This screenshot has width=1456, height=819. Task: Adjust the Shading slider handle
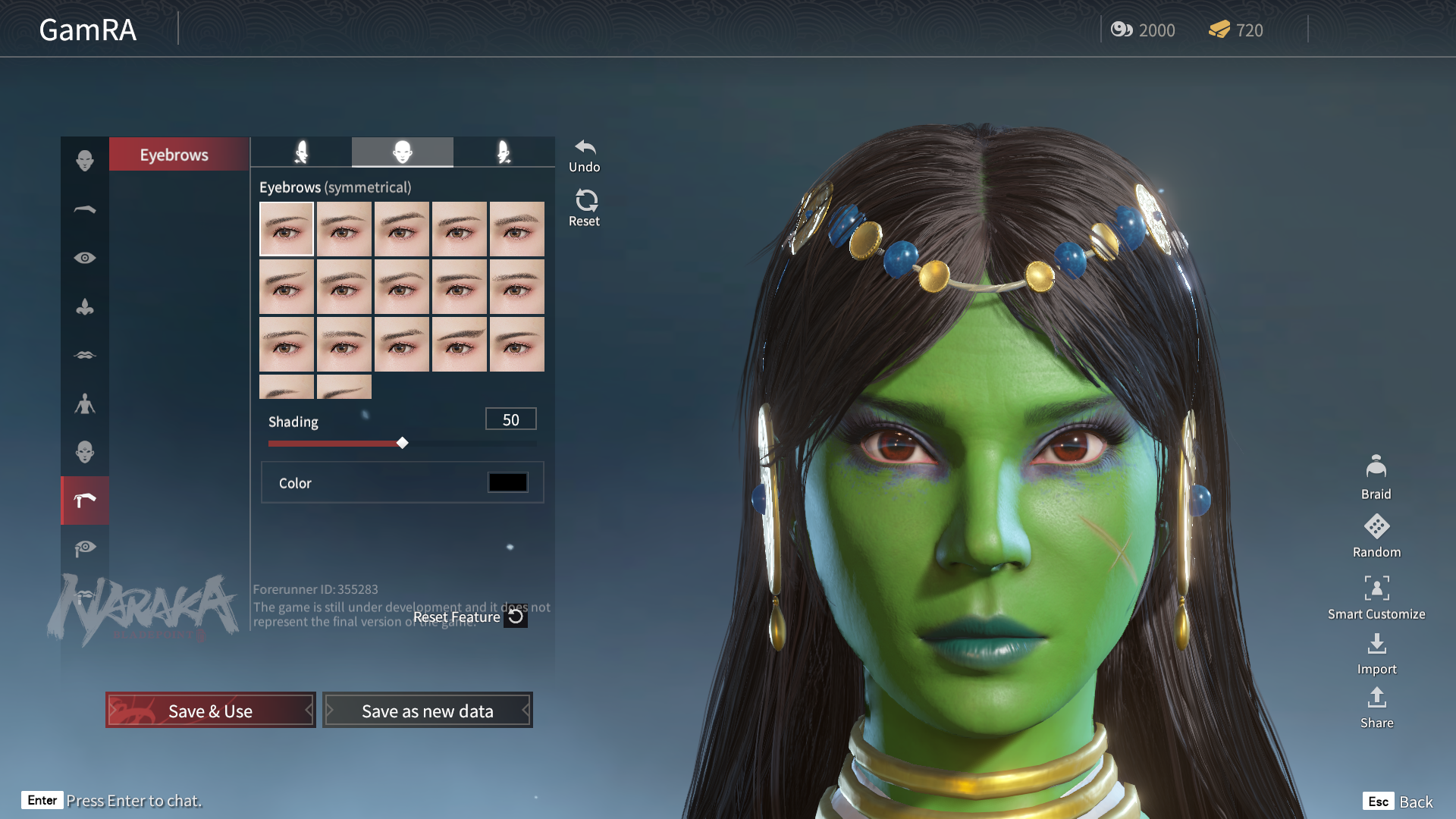[x=403, y=443]
